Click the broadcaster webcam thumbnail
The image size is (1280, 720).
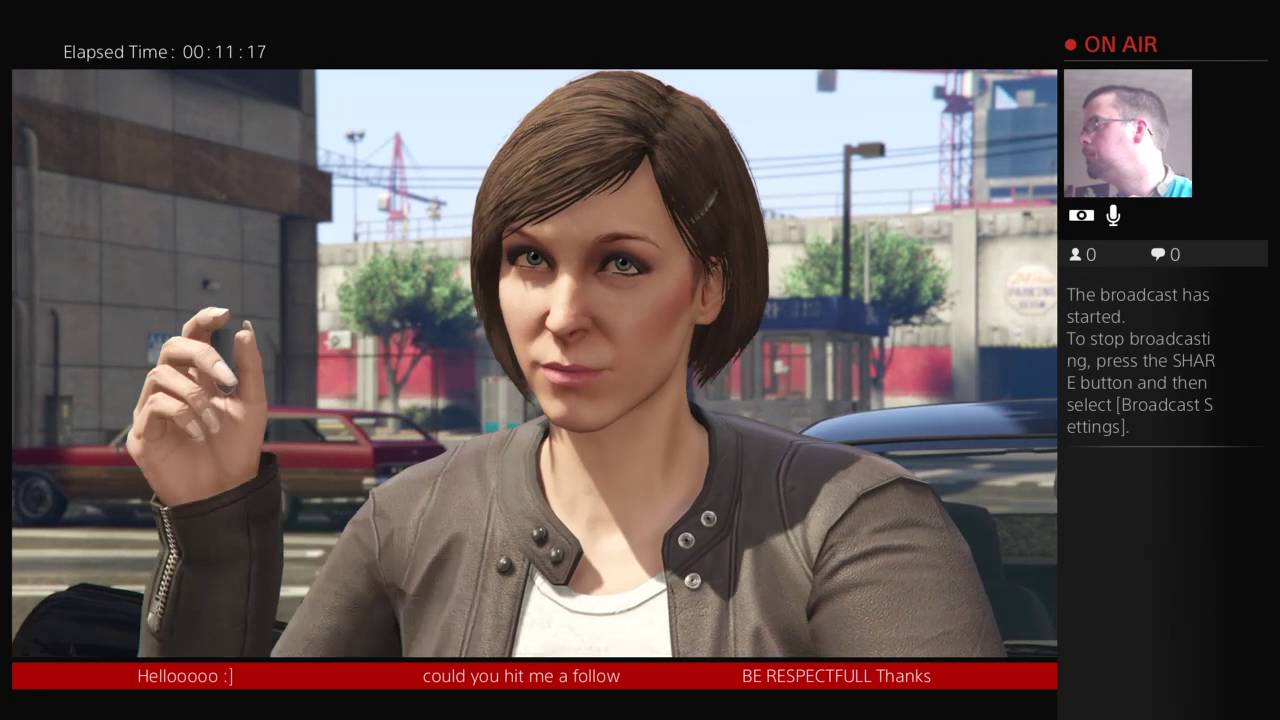1127,133
